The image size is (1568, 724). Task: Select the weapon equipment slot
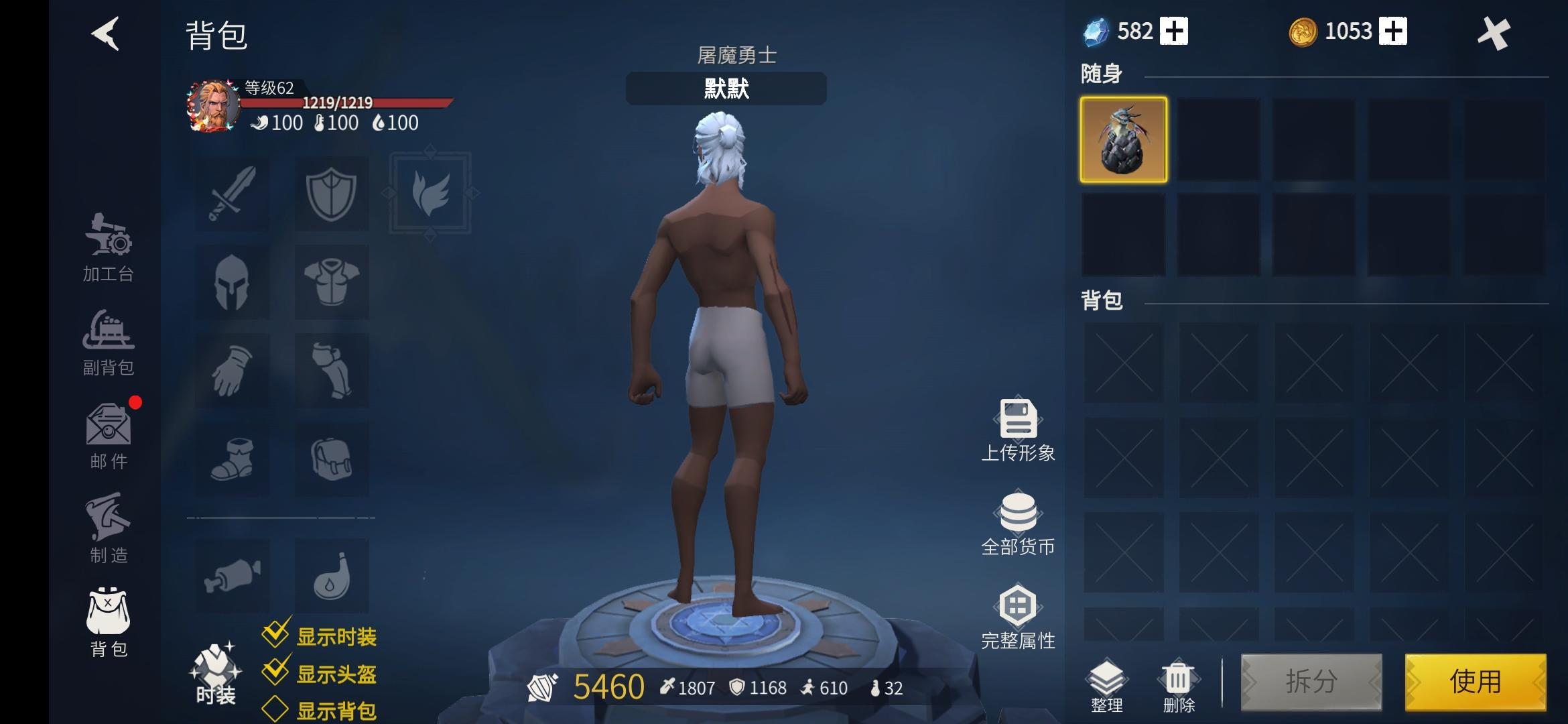pyautogui.click(x=231, y=193)
